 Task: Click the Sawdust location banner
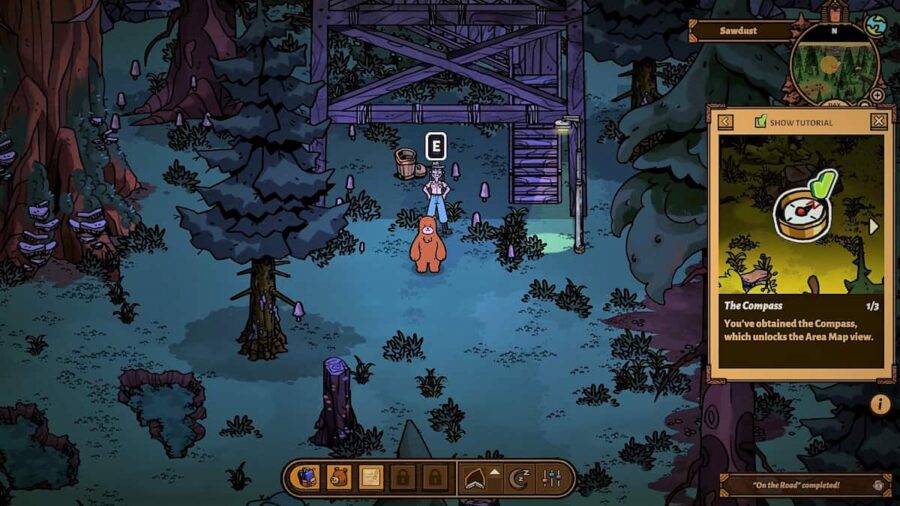click(741, 31)
